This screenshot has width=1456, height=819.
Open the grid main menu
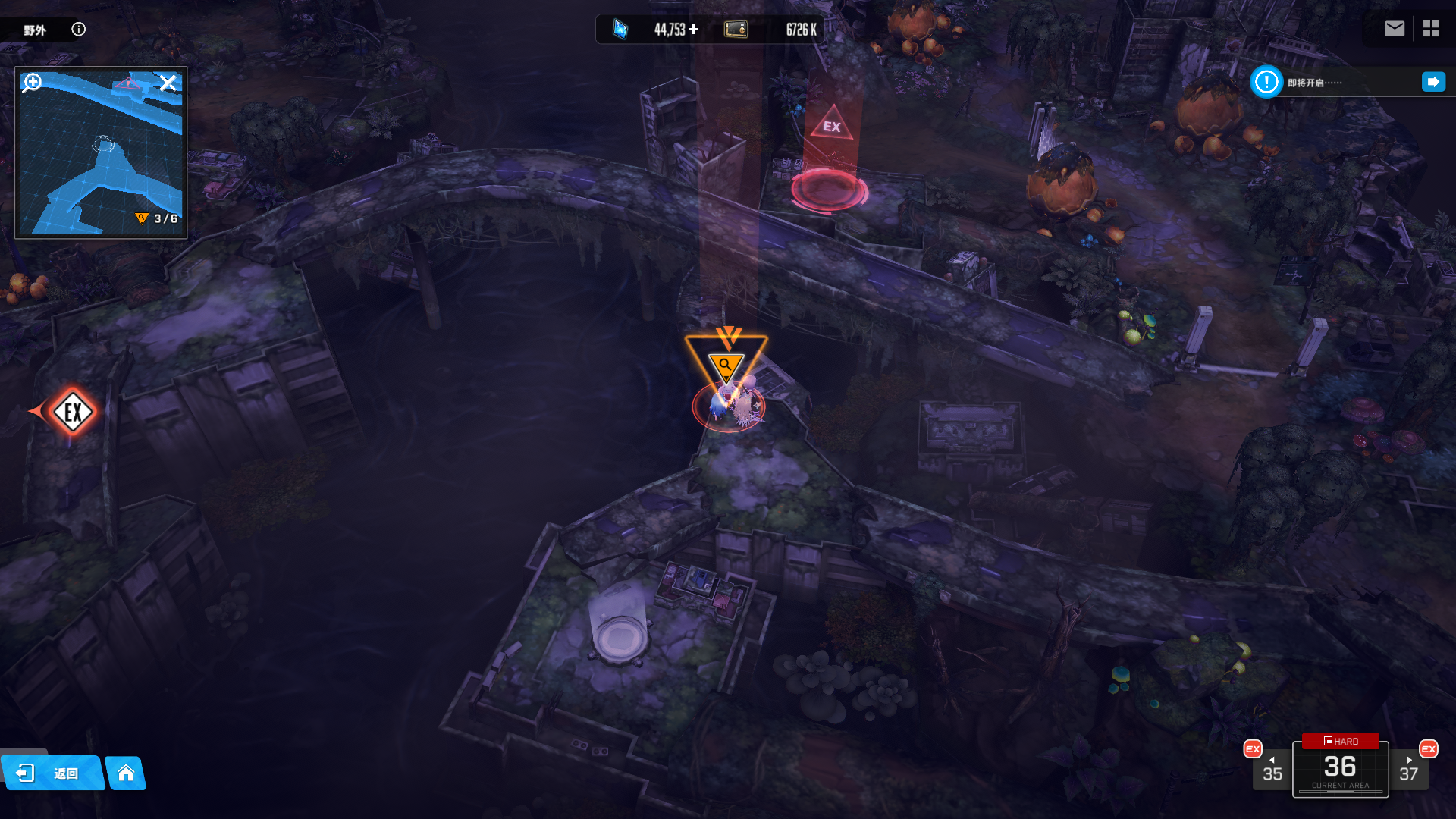[x=1431, y=29]
